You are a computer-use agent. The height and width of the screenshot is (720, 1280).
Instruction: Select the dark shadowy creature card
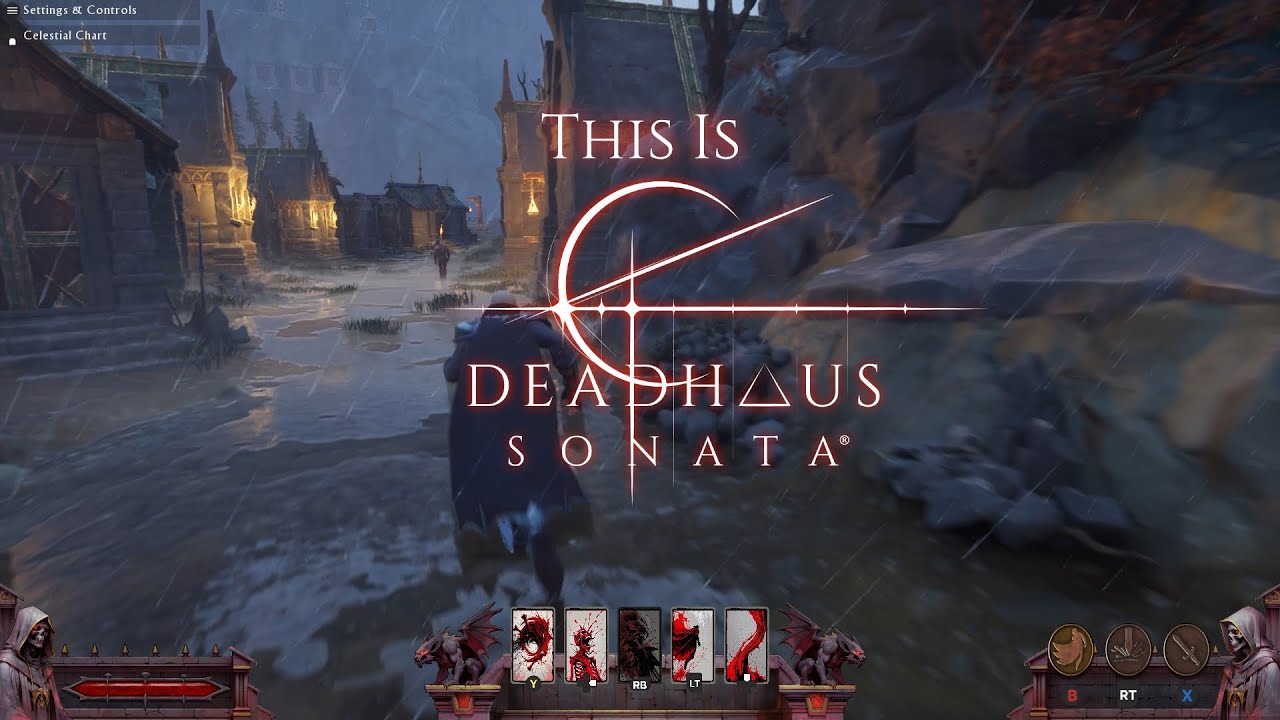639,644
